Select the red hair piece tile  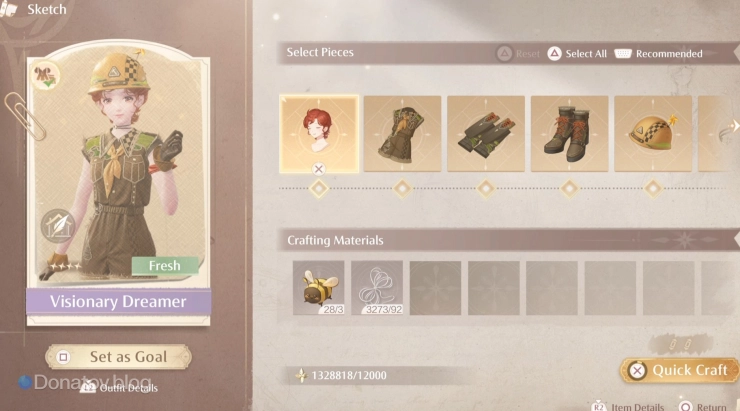pos(319,135)
